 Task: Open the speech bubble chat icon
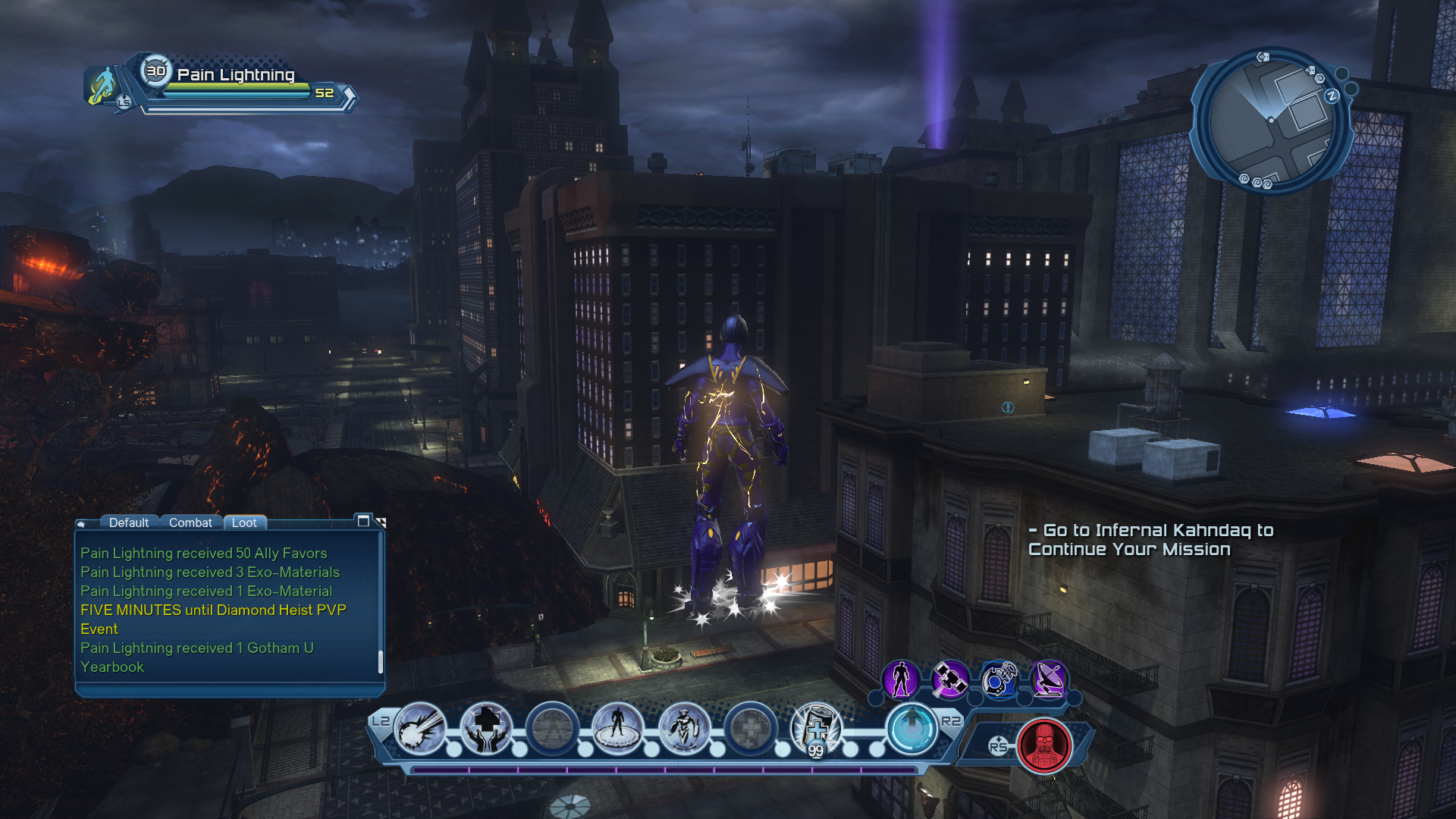pyautogui.click(x=82, y=524)
